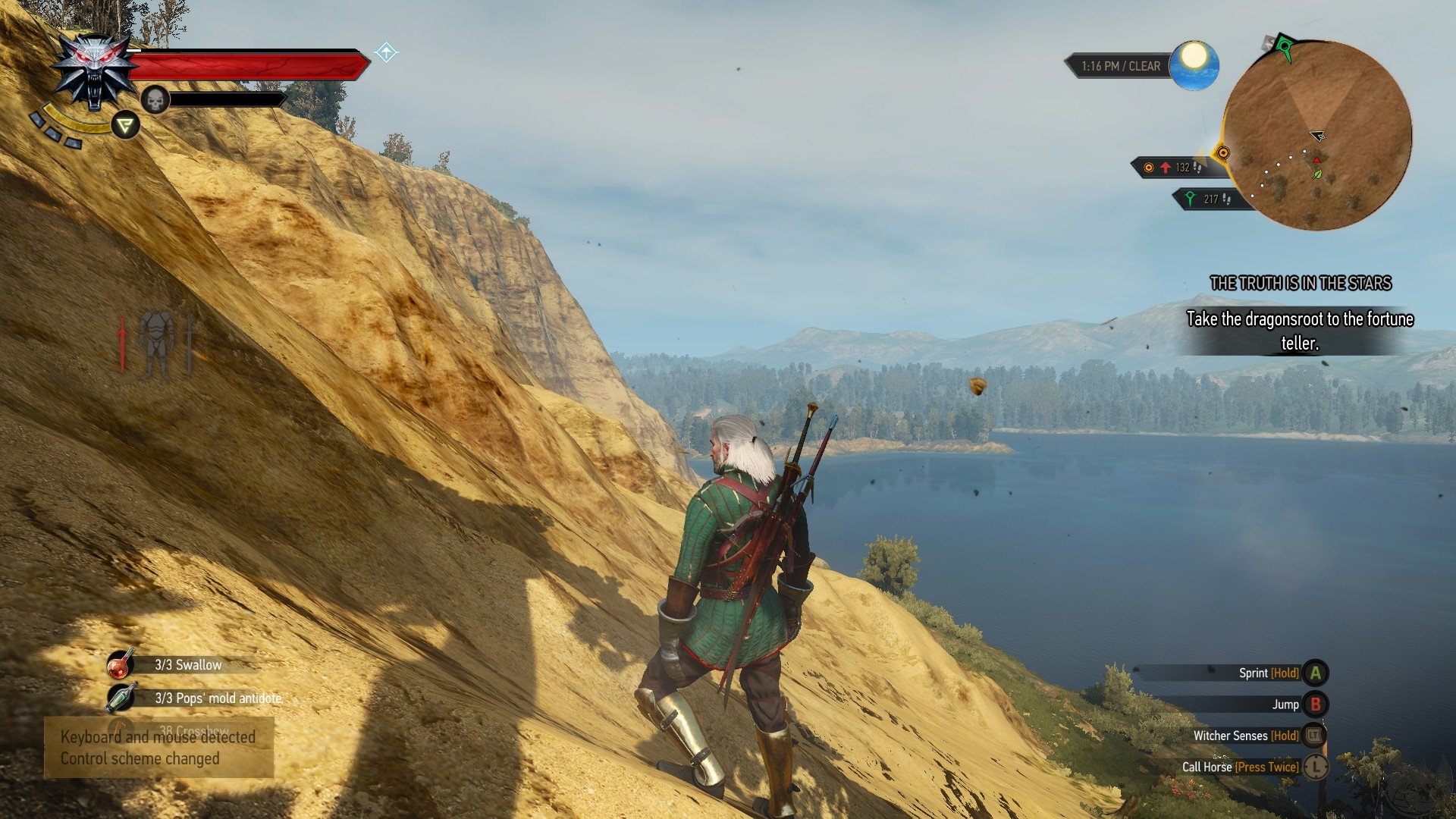Select the Pops' mold antidote slot

[x=121, y=698]
